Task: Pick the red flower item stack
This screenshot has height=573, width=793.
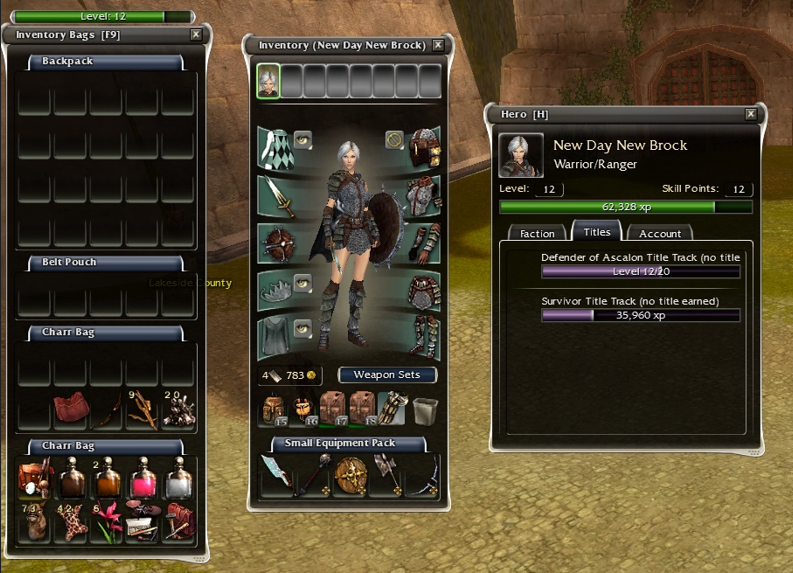Action: click(107, 522)
